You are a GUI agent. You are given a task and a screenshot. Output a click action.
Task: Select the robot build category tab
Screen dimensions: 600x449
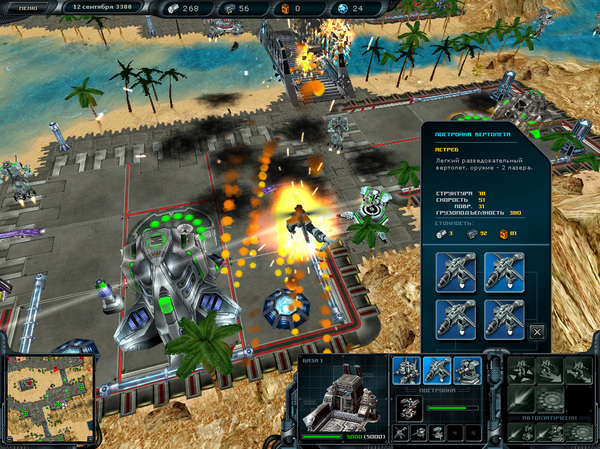tap(407, 370)
